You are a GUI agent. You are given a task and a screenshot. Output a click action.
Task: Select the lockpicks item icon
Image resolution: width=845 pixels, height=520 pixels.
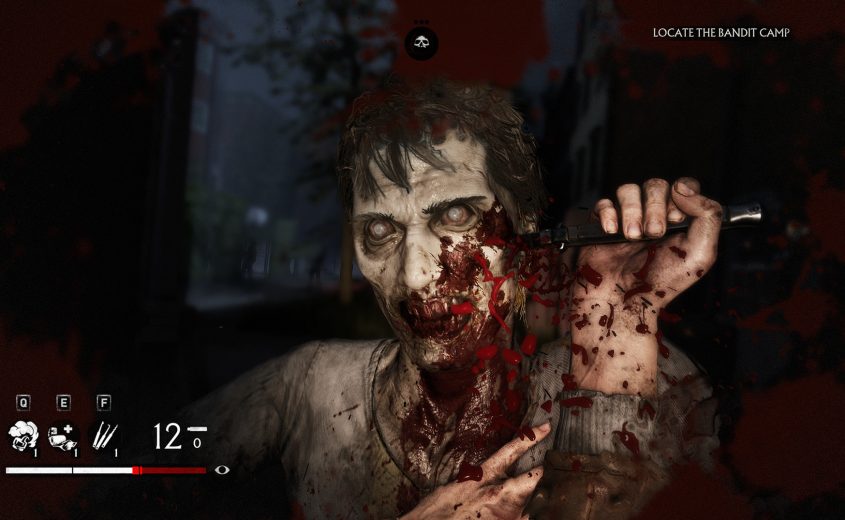pos(103,435)
